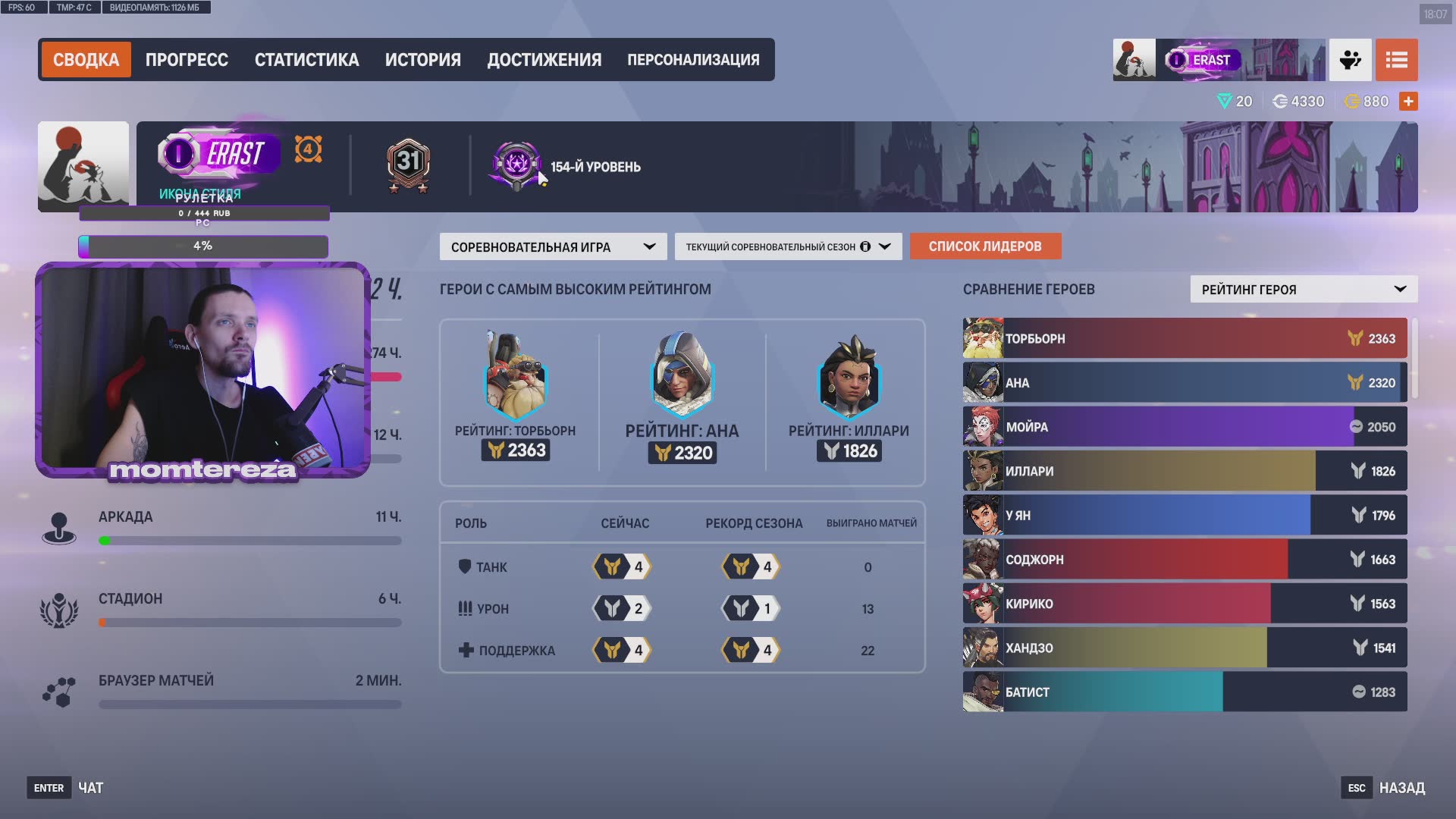Open the Персонализация tab
This screenshot has width=1456, height=819.
click(693, 60)
